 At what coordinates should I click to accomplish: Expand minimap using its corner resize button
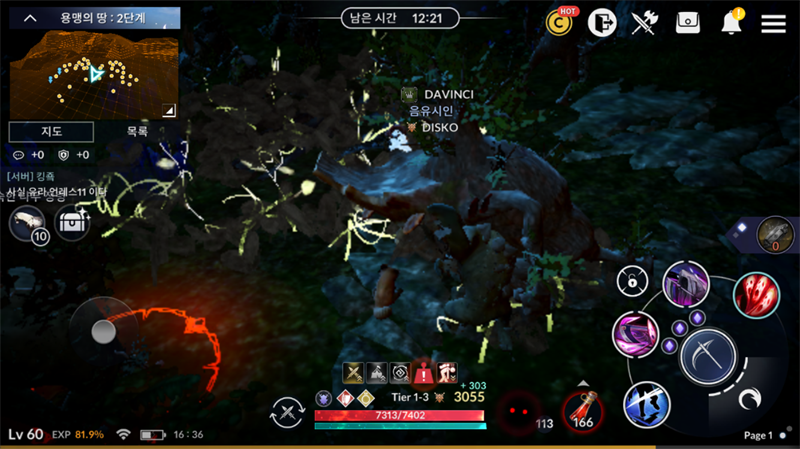(x=169, y=110)
